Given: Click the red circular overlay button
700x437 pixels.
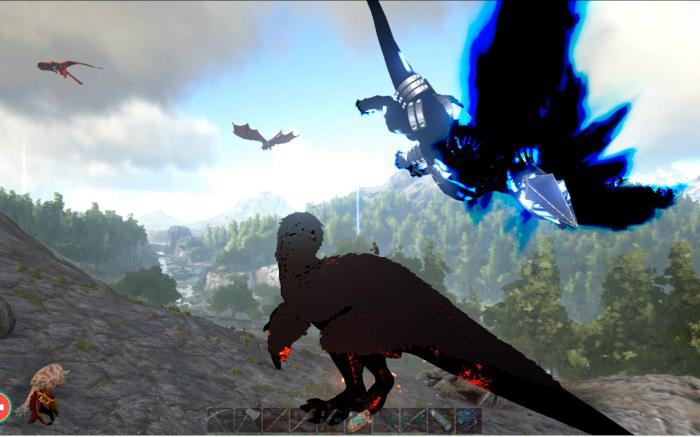Looking at the screenshot, I should coord(3,405).
